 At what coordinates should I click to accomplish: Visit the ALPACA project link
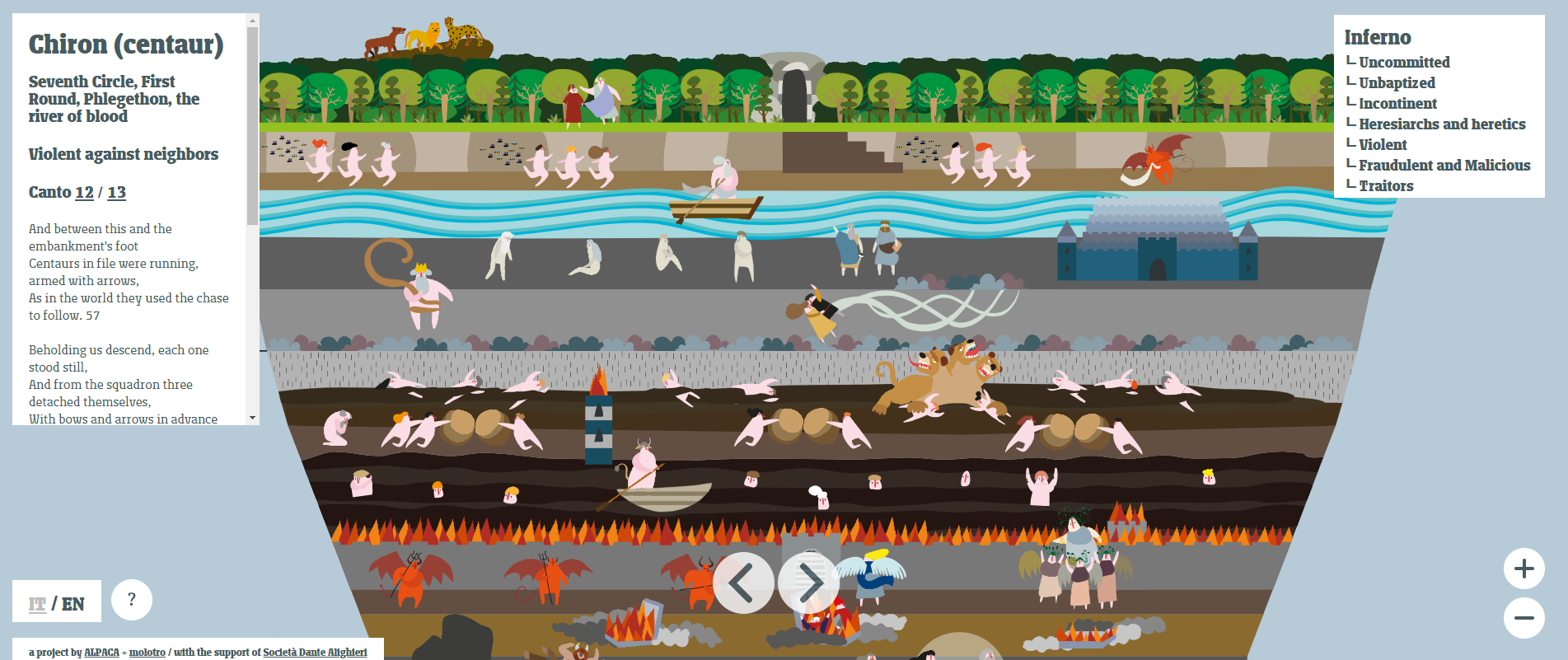101,653
